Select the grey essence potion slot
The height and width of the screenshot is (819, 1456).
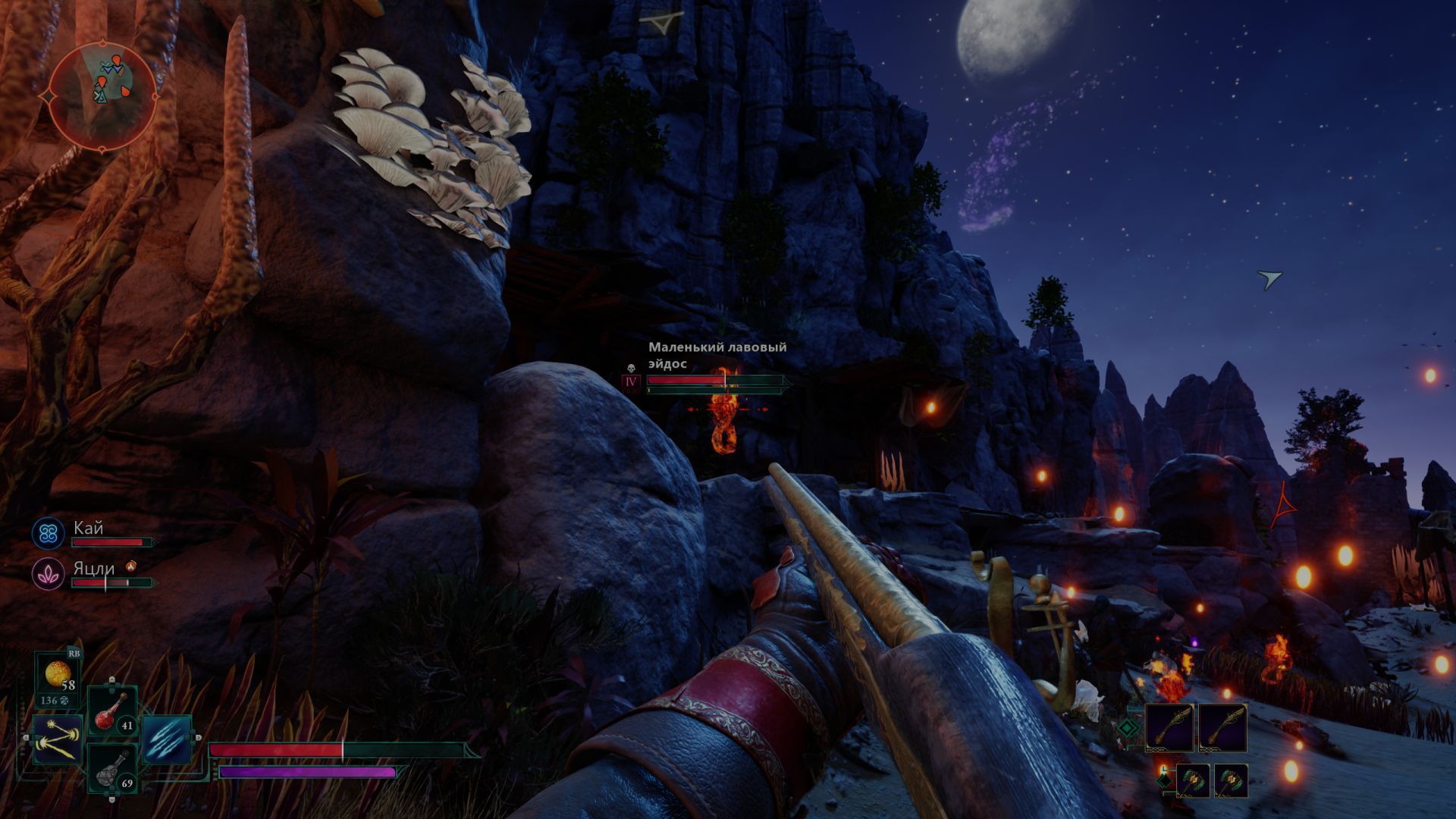[112, 768]
